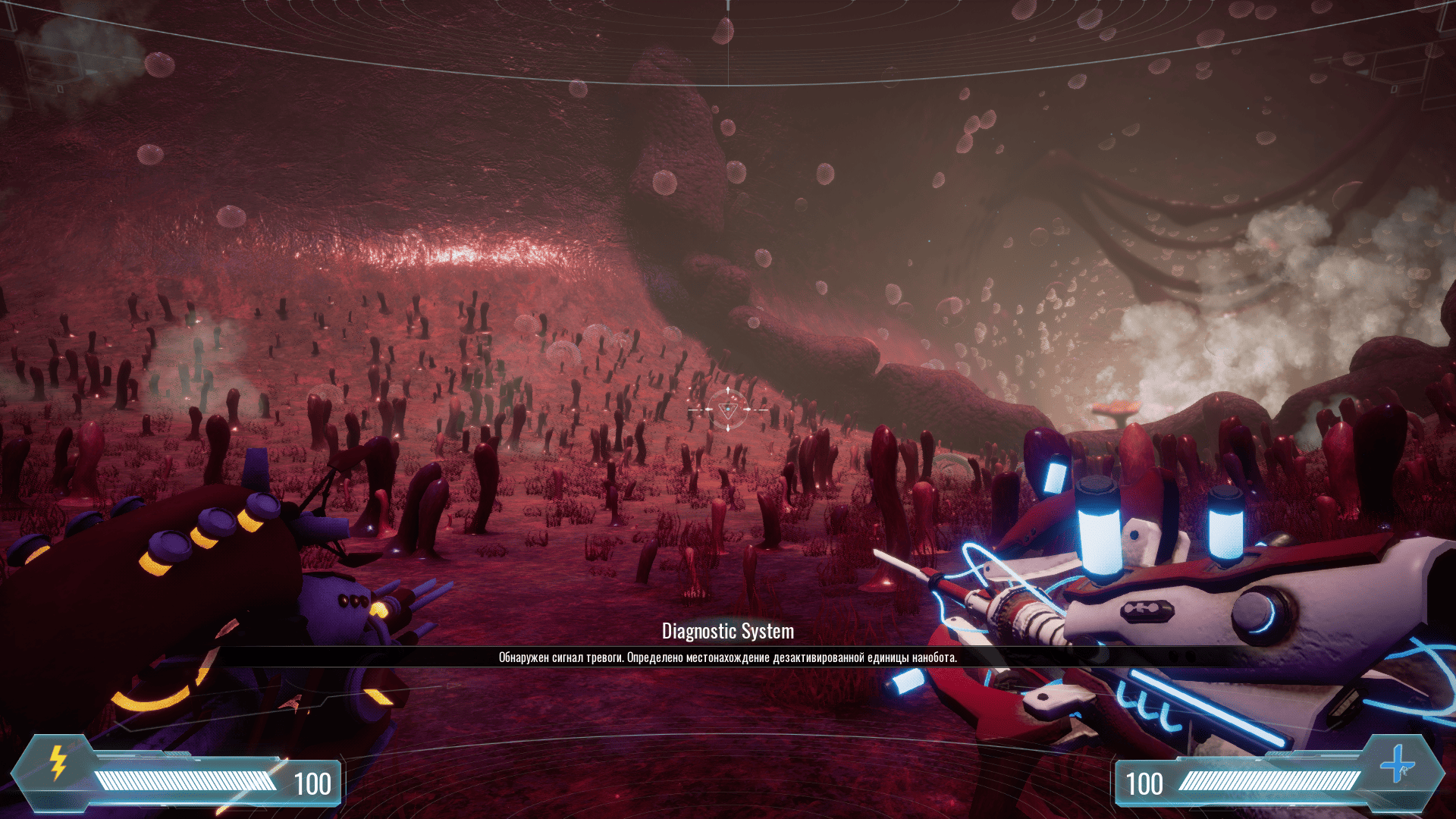The image size is (1456, 819).
Task: Click the lightning bolt energy icon
Action: tap(58, 763)
